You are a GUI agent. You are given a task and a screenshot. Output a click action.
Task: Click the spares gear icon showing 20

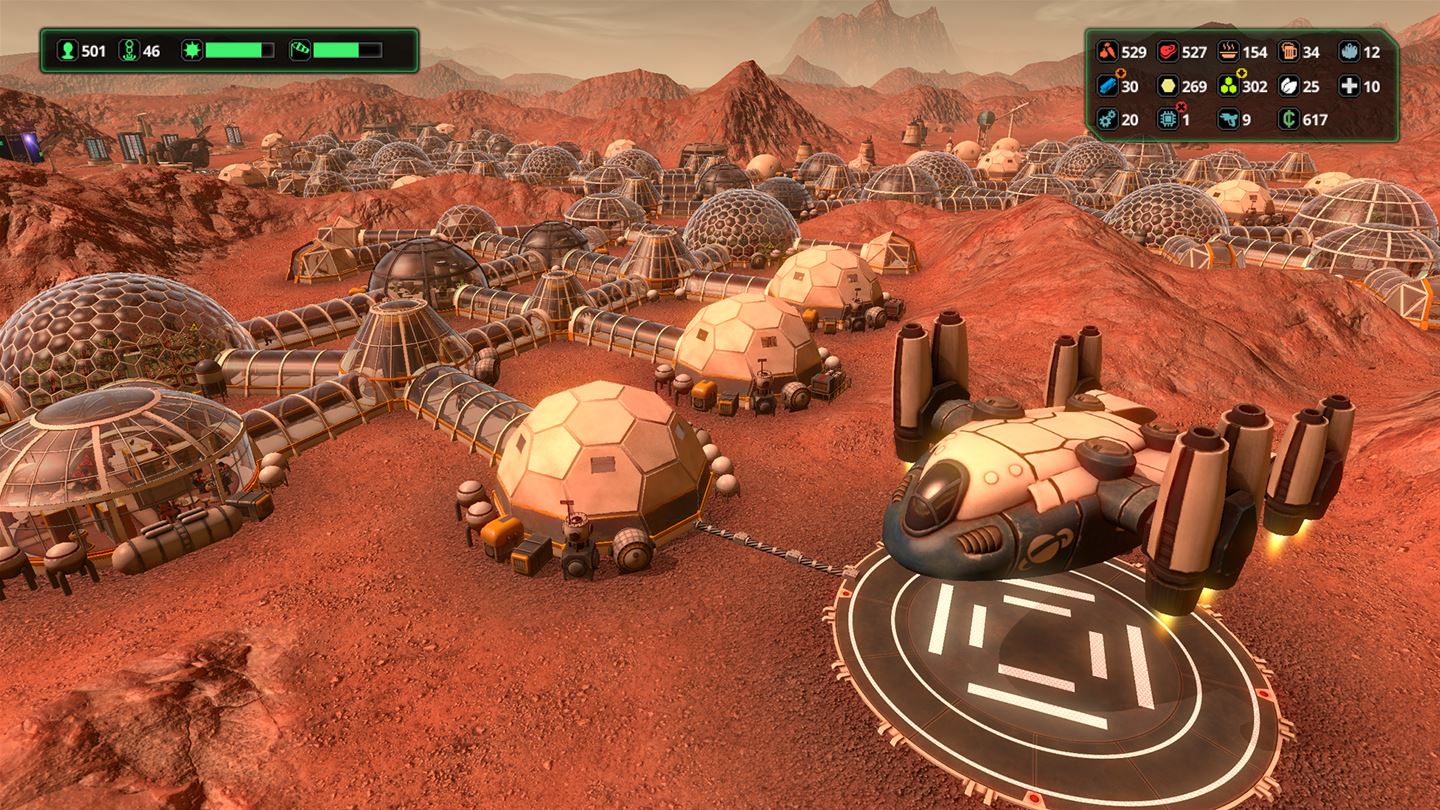click(1106, 118)
